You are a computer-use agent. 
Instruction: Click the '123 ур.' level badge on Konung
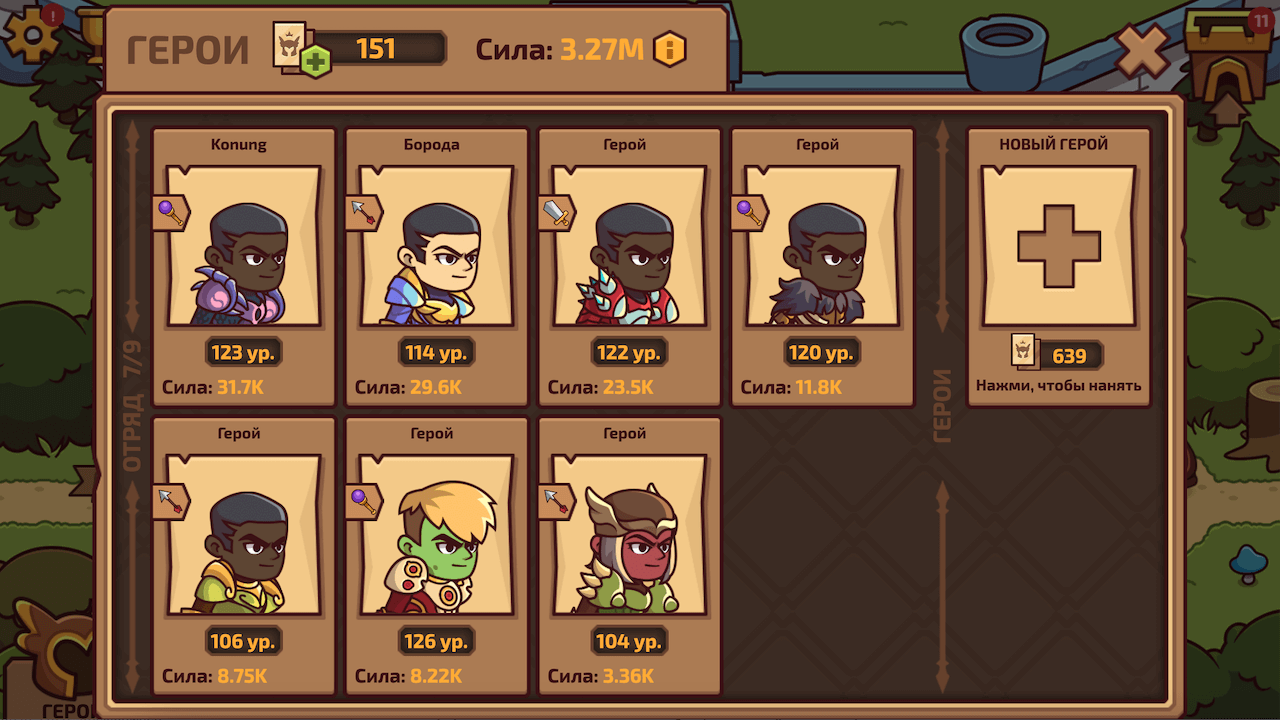pyautogui.click(x=243, y=351)
